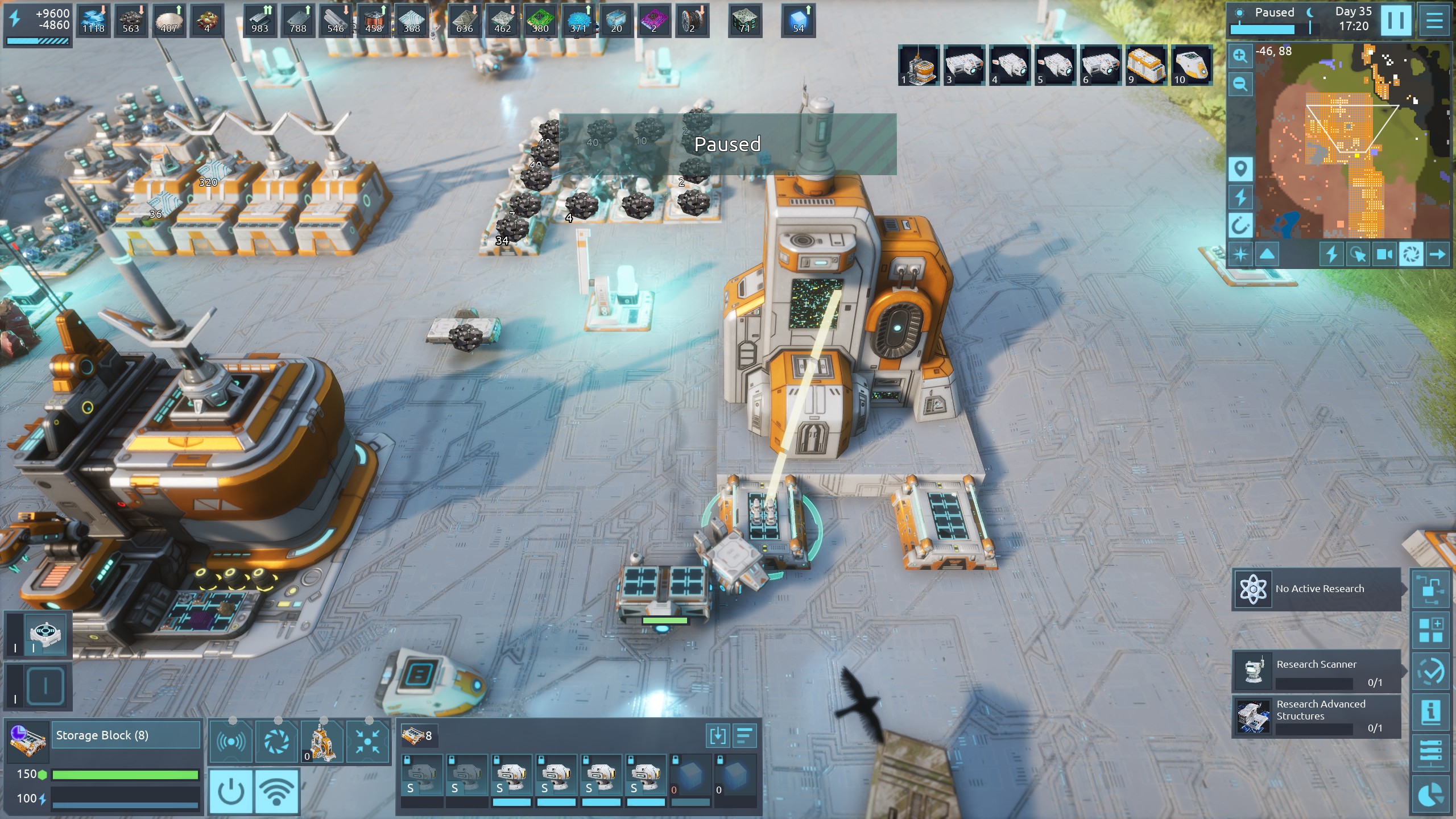This screenshot has height=819, width=1456.
Task: Select the Research Scanner objective
Action: (x=1317, y=671)
